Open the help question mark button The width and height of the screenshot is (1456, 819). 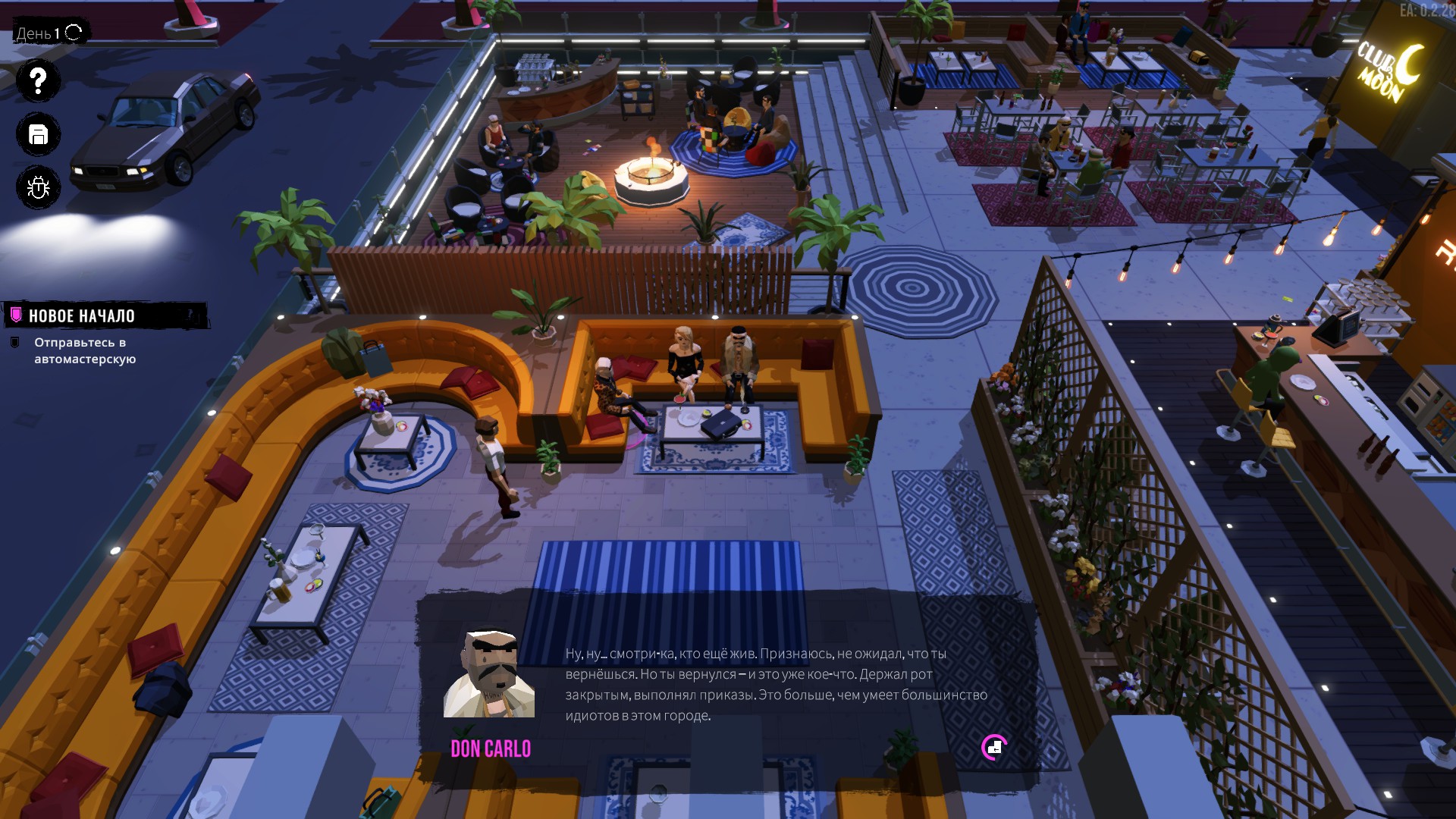click(x=38, y=80)
